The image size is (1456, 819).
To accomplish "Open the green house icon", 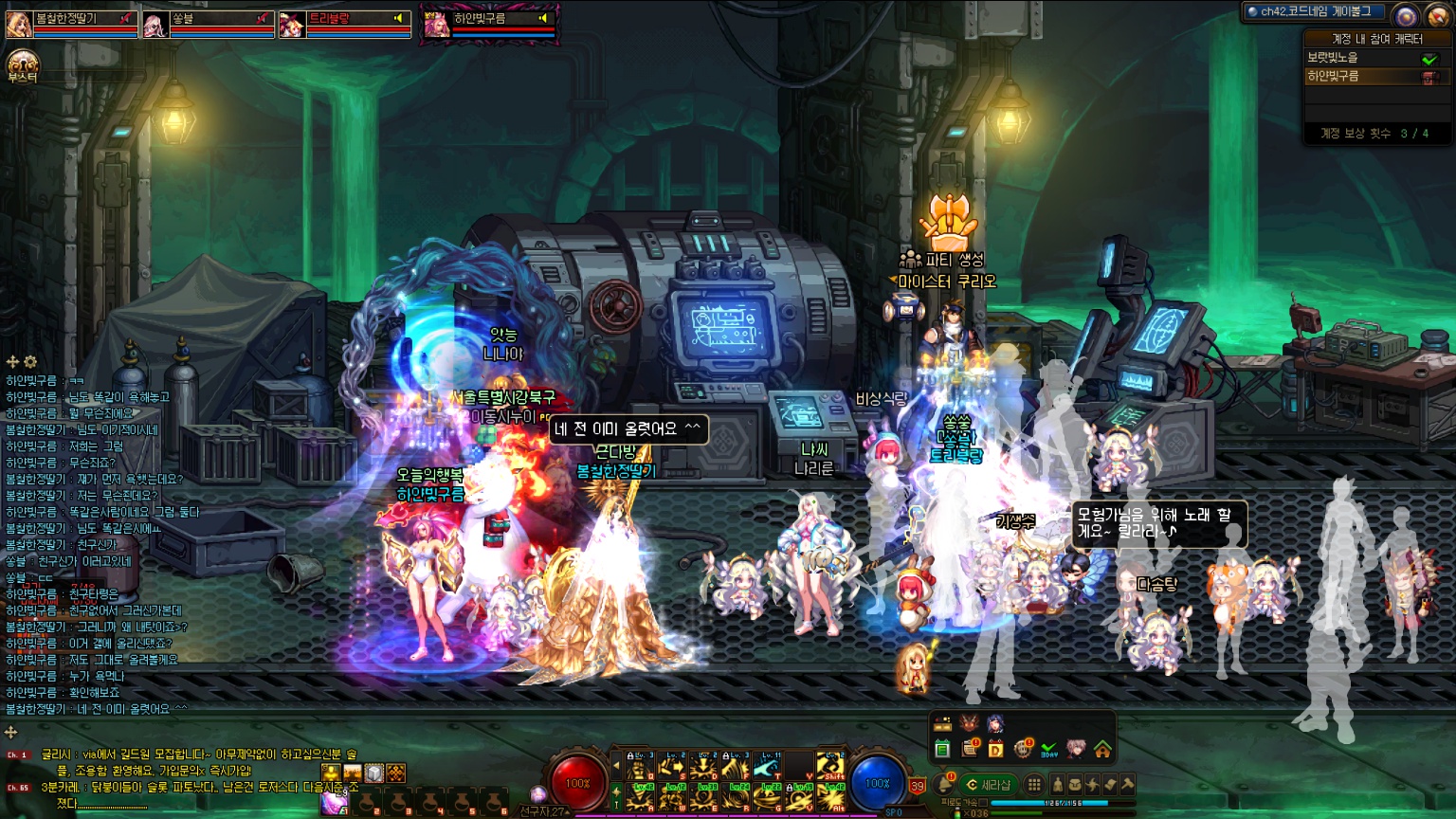I will (1102, 750).
